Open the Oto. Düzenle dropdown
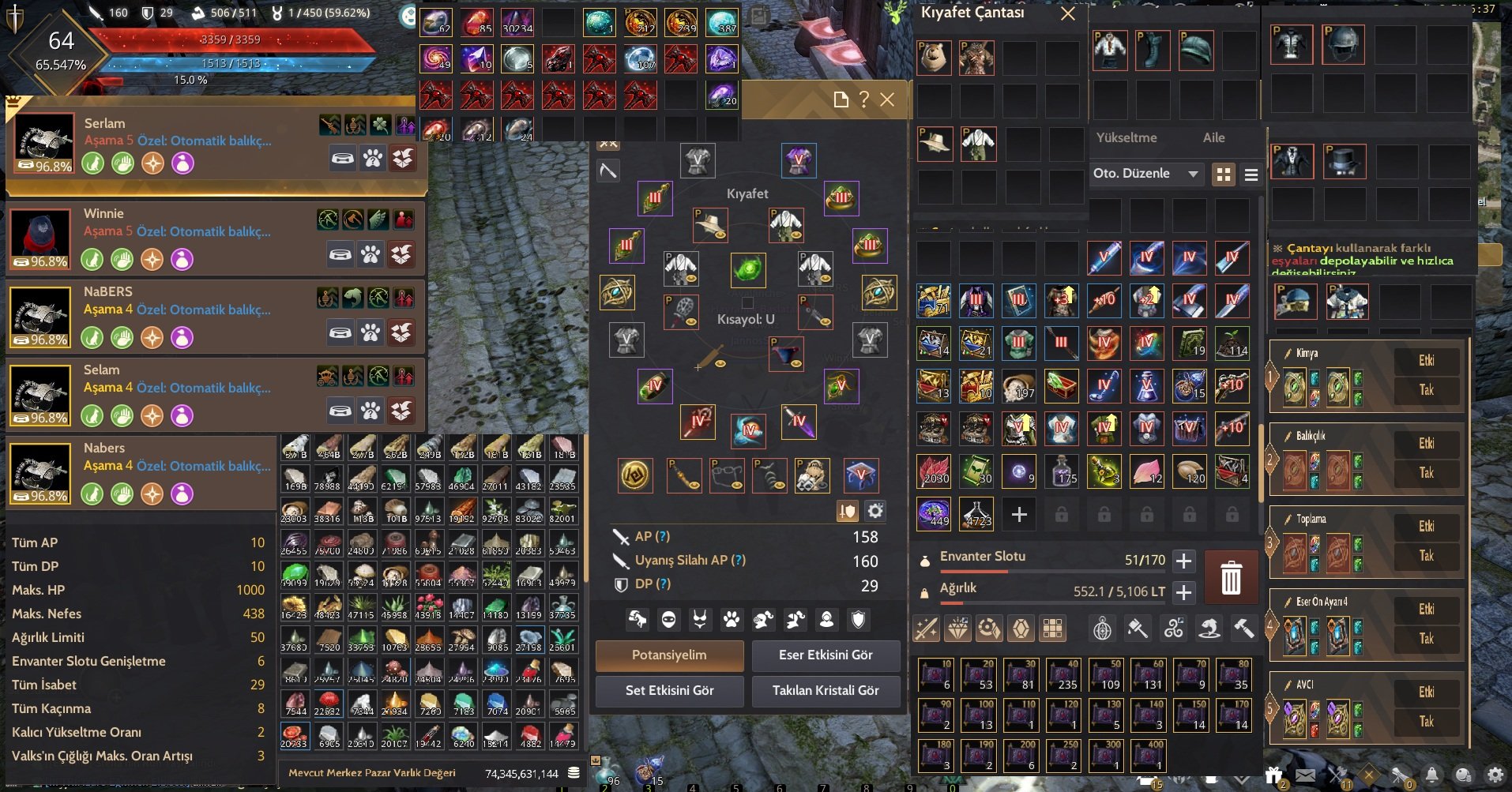Image resolution: width=1512 pixels, height=792 pixels. coord(1145,174)
